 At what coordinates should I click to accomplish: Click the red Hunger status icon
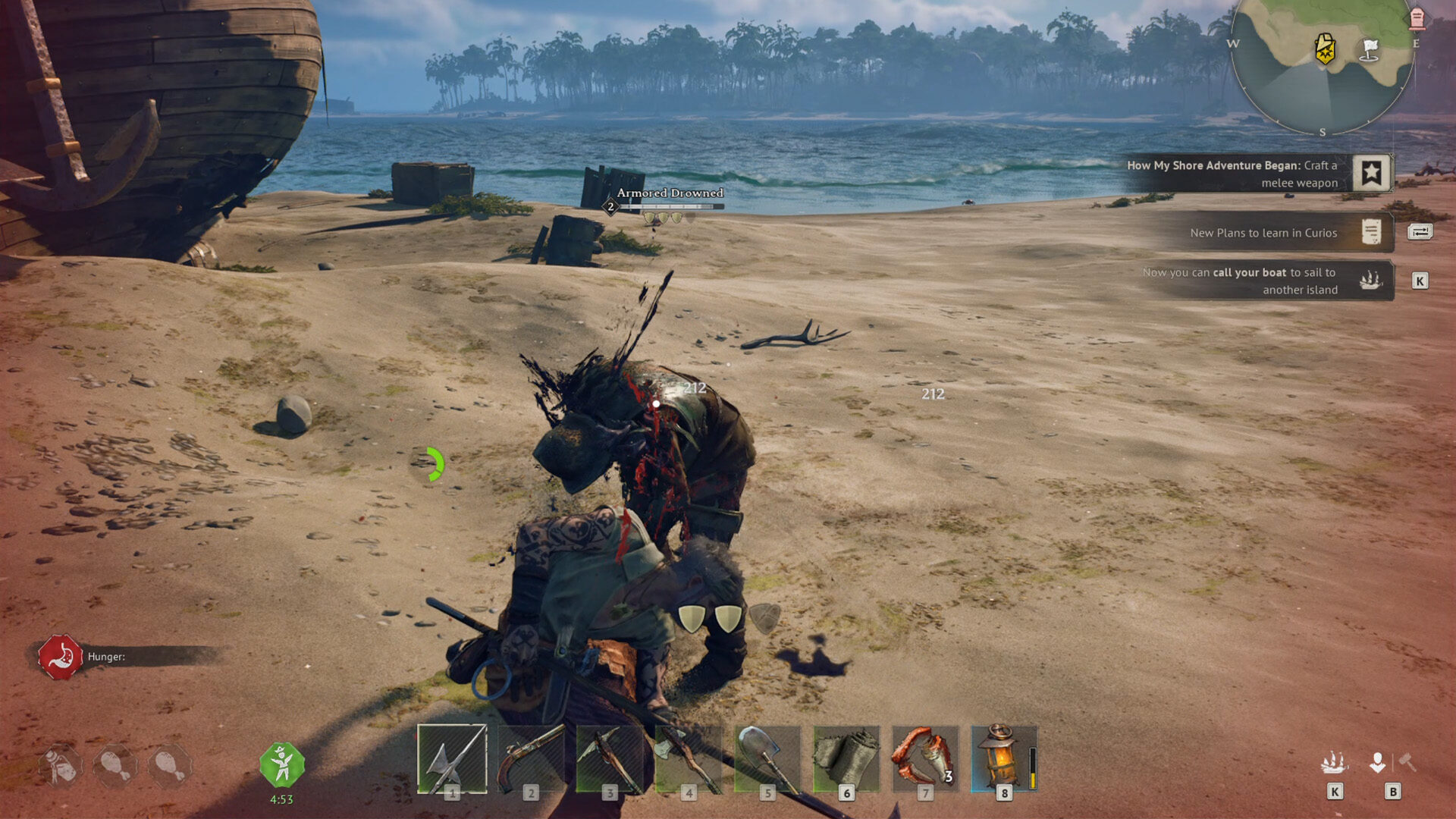61,657
